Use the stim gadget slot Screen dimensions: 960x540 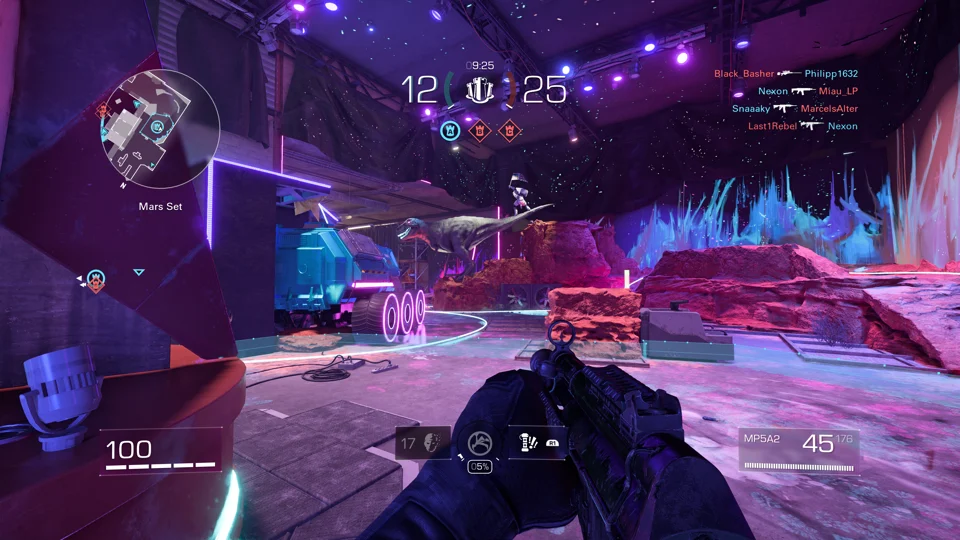536,443
